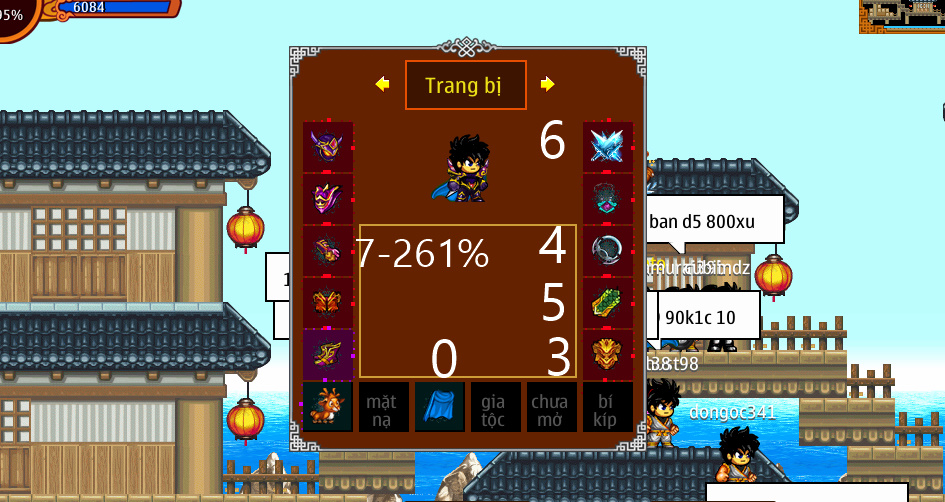
Task: Select the Trang bị tab header
Action: point(465,85)
